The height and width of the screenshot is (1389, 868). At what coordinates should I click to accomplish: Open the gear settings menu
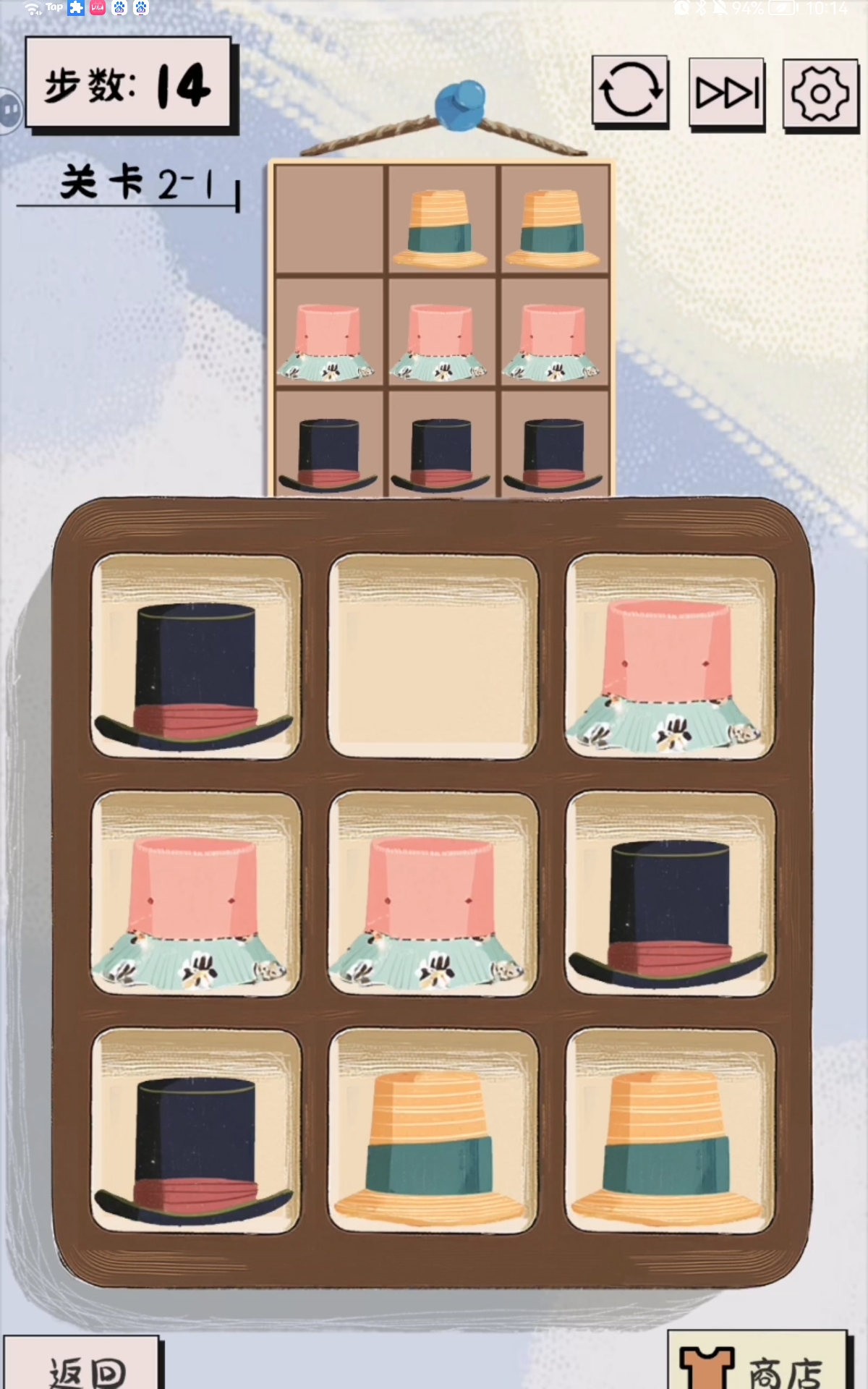coord(820,94)
